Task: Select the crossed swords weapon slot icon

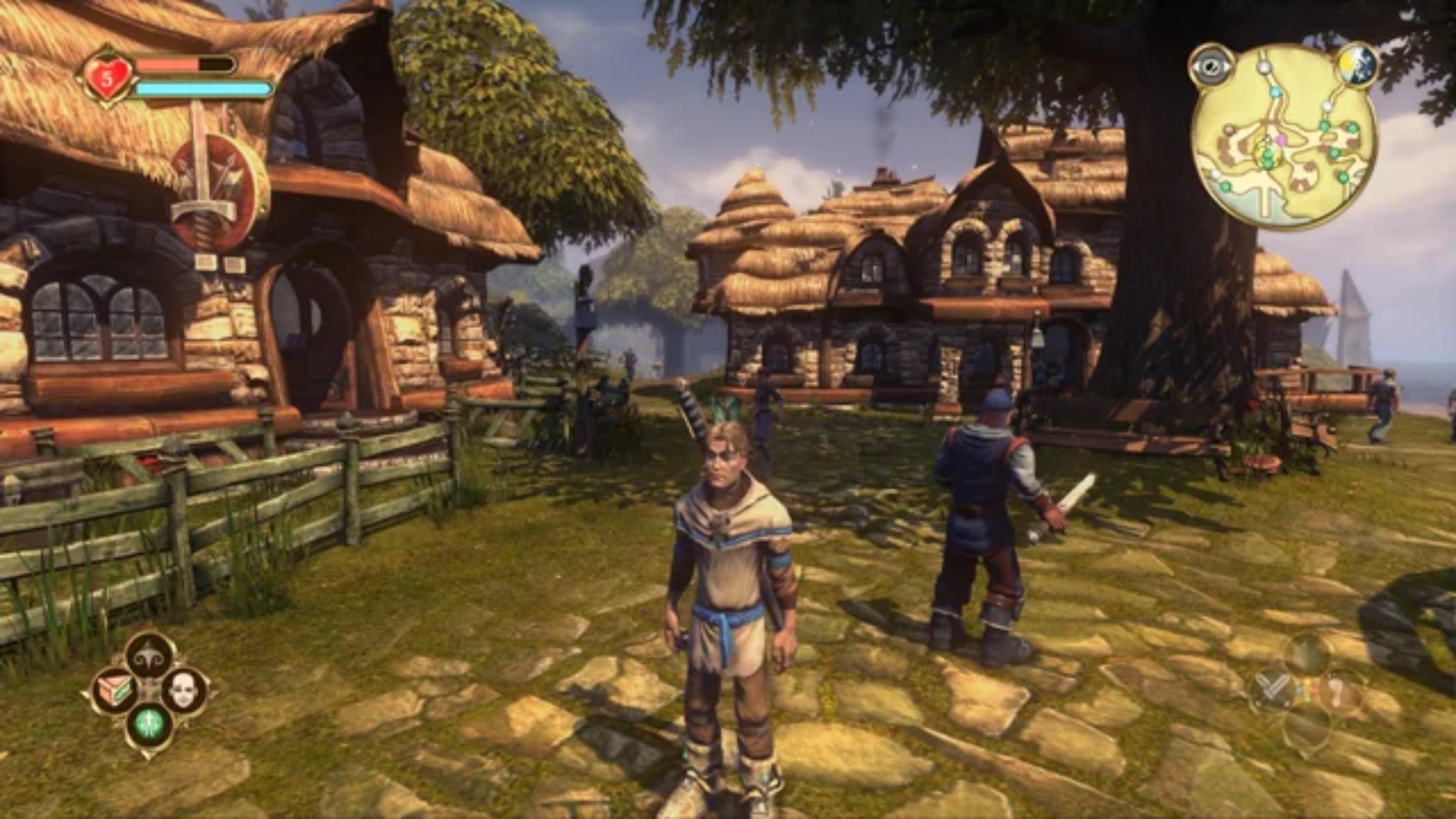Action: 1272,689
